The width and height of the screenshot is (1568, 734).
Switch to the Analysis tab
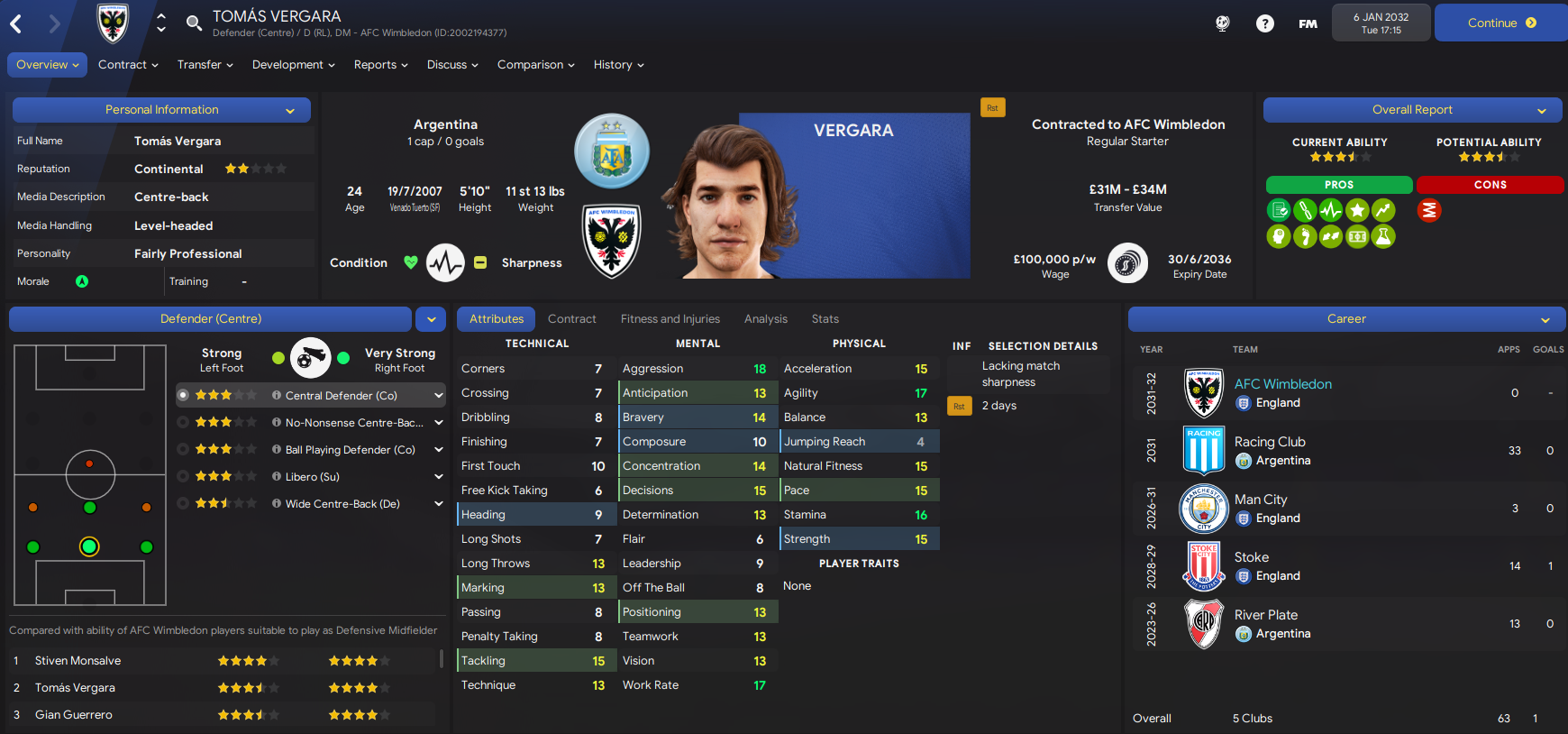tap(765, 319)
